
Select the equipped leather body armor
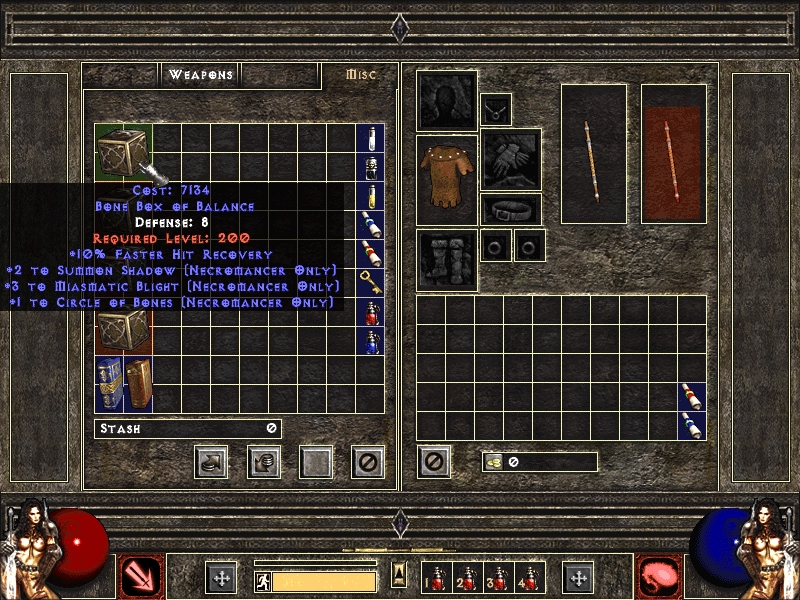pos(446,175)
